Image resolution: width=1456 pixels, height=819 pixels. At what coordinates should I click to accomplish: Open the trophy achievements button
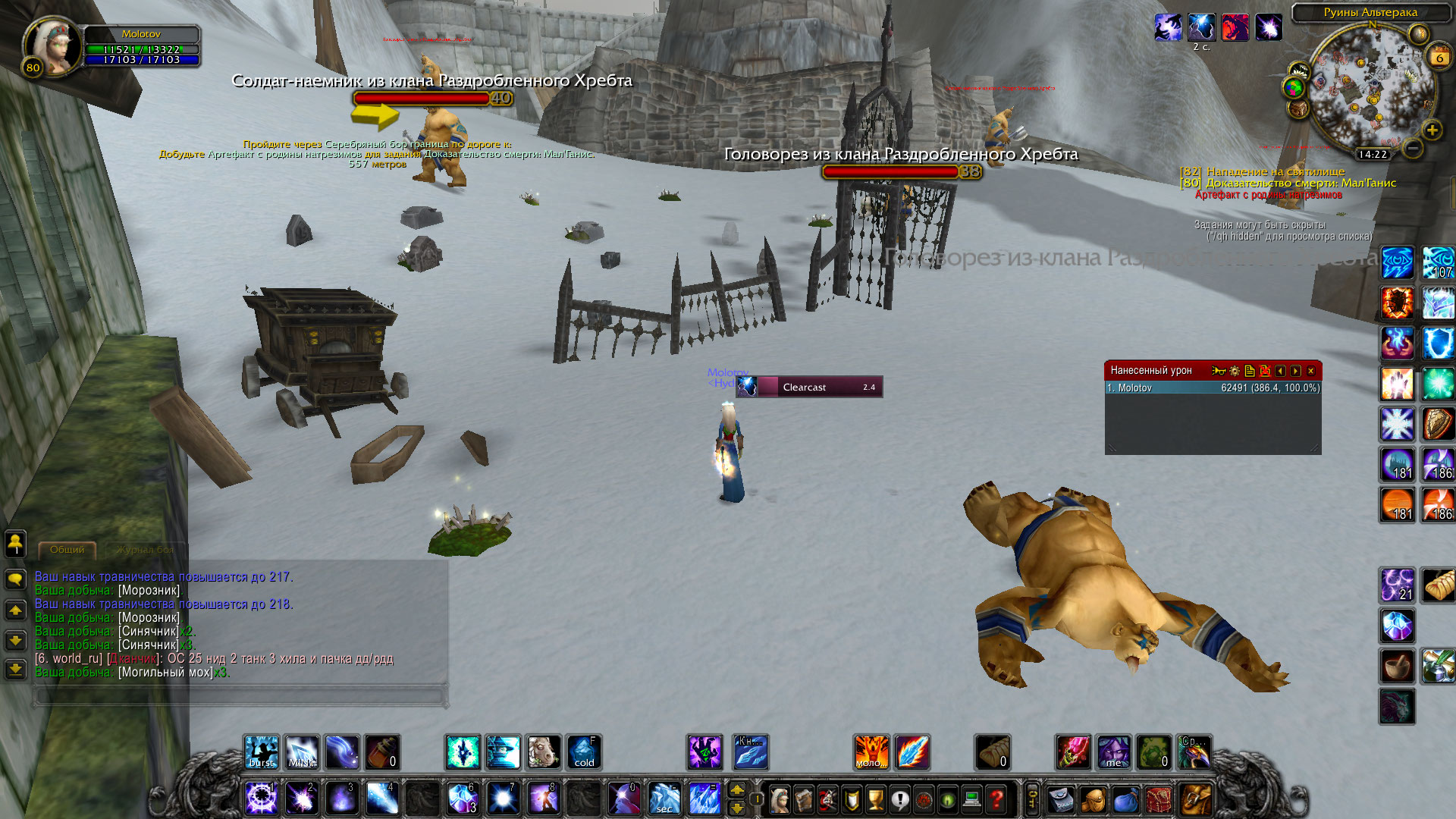point(875,799)
